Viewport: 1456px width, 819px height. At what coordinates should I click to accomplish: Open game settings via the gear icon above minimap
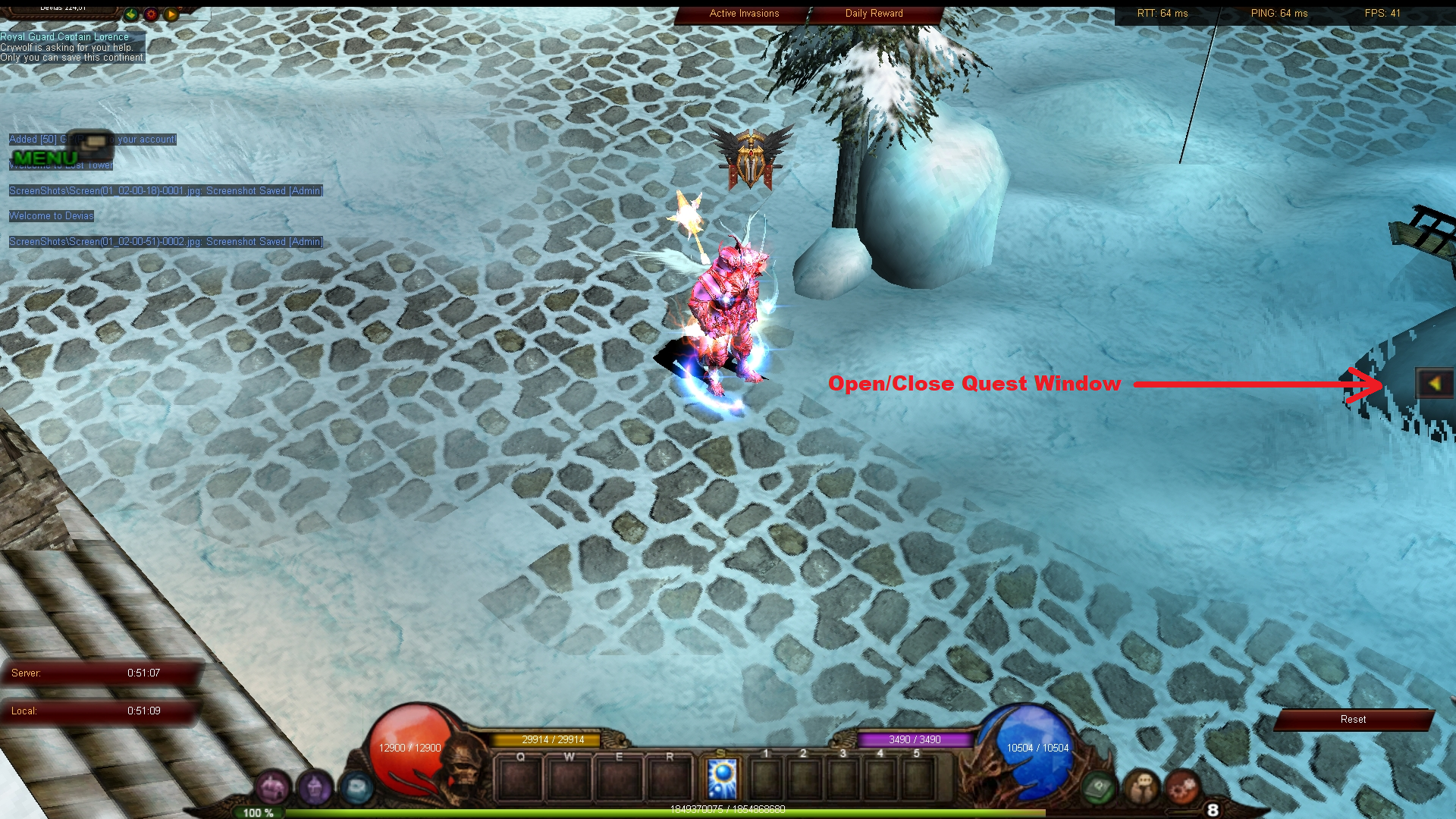tap(151, 14)
